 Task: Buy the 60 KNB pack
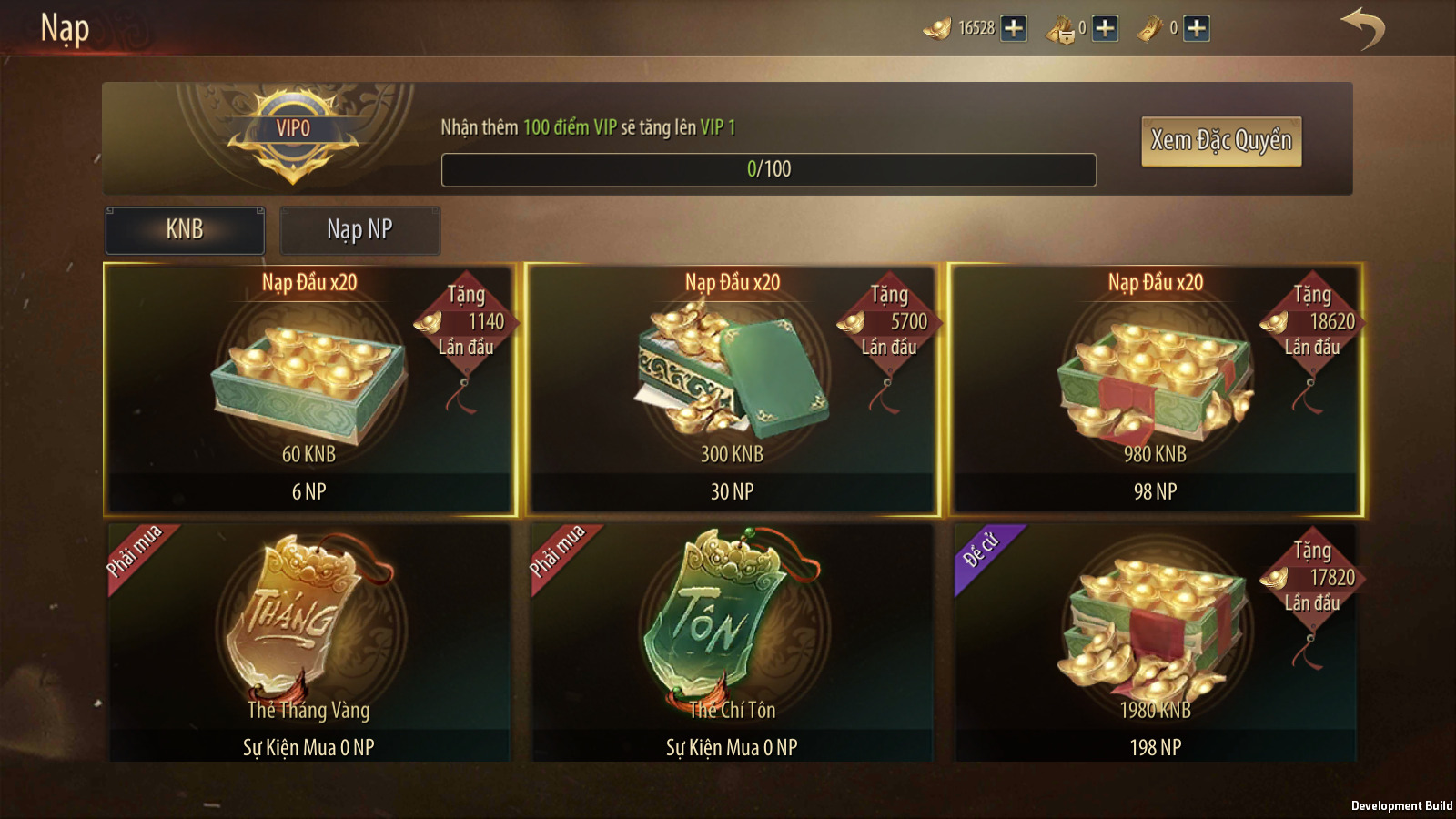[x=309, y=389]
